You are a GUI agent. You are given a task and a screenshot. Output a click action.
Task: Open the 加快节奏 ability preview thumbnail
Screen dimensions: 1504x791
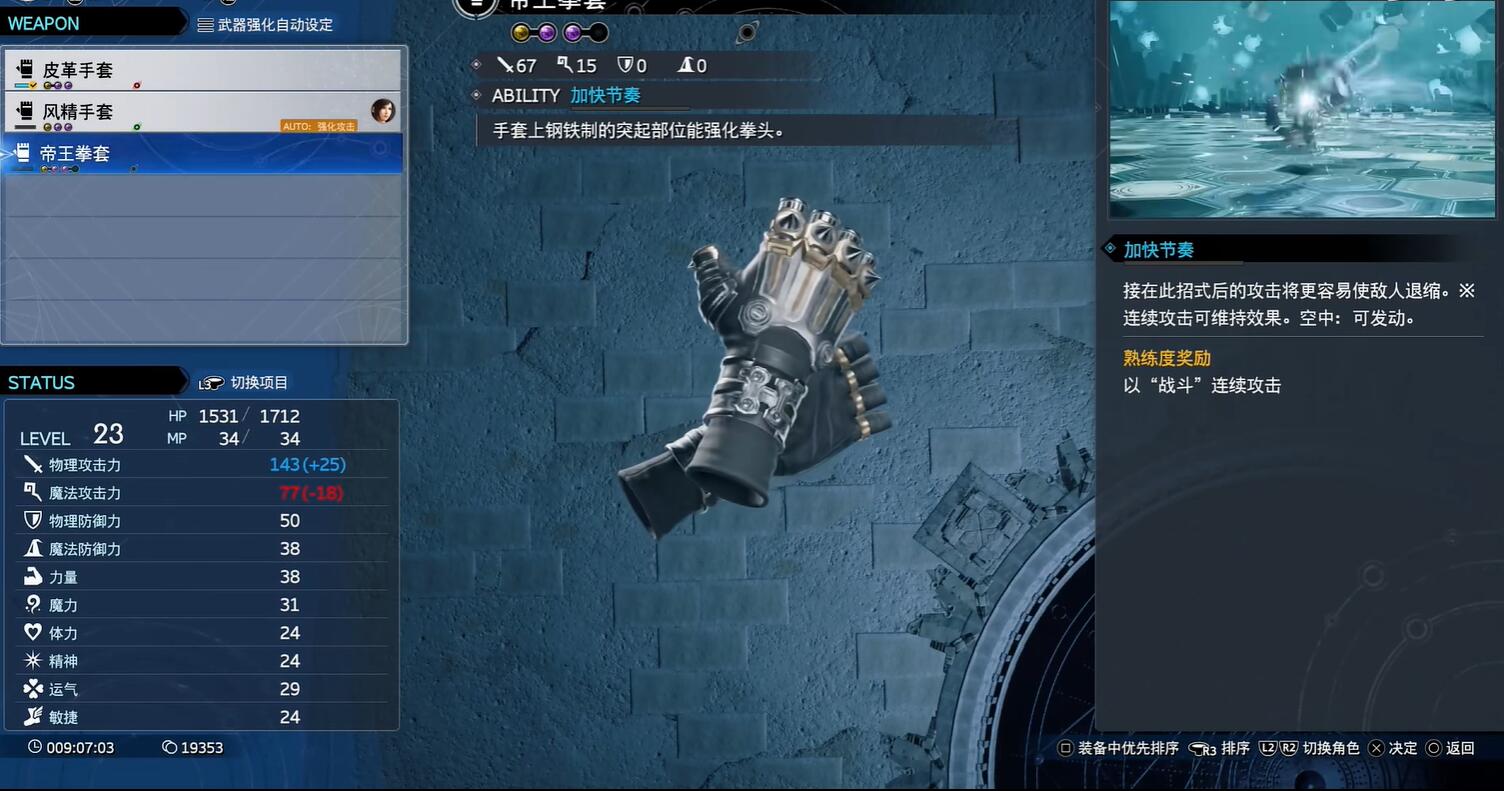1301,108
